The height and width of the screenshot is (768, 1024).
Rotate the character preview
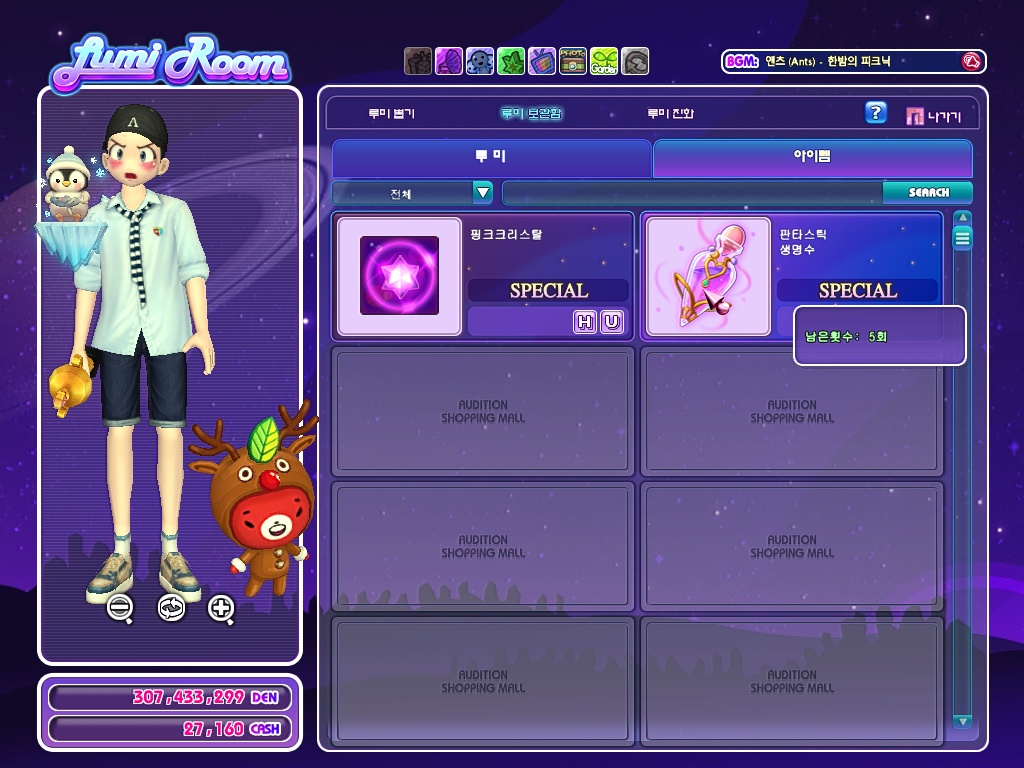tap(171, 607)
